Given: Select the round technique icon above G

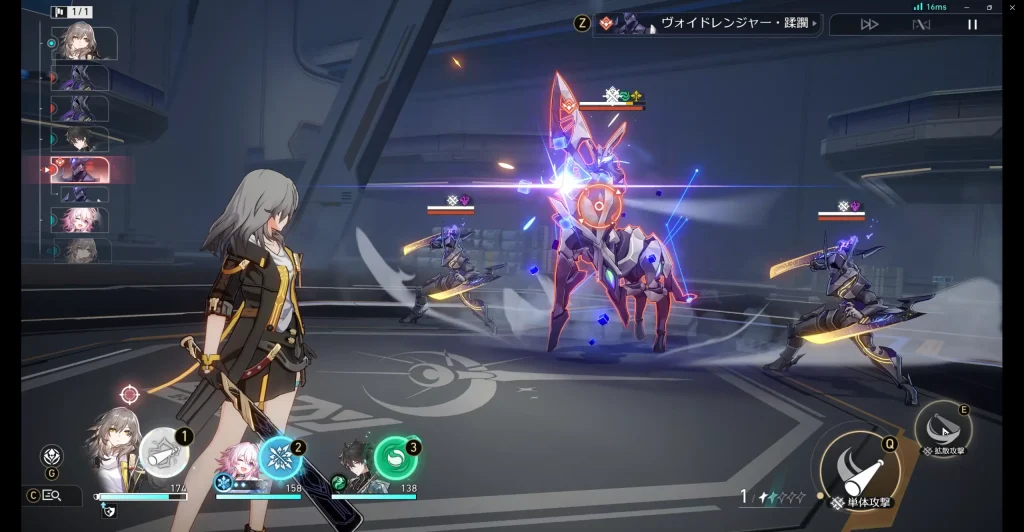Looking at the screenshot, I should click(52, 456).
